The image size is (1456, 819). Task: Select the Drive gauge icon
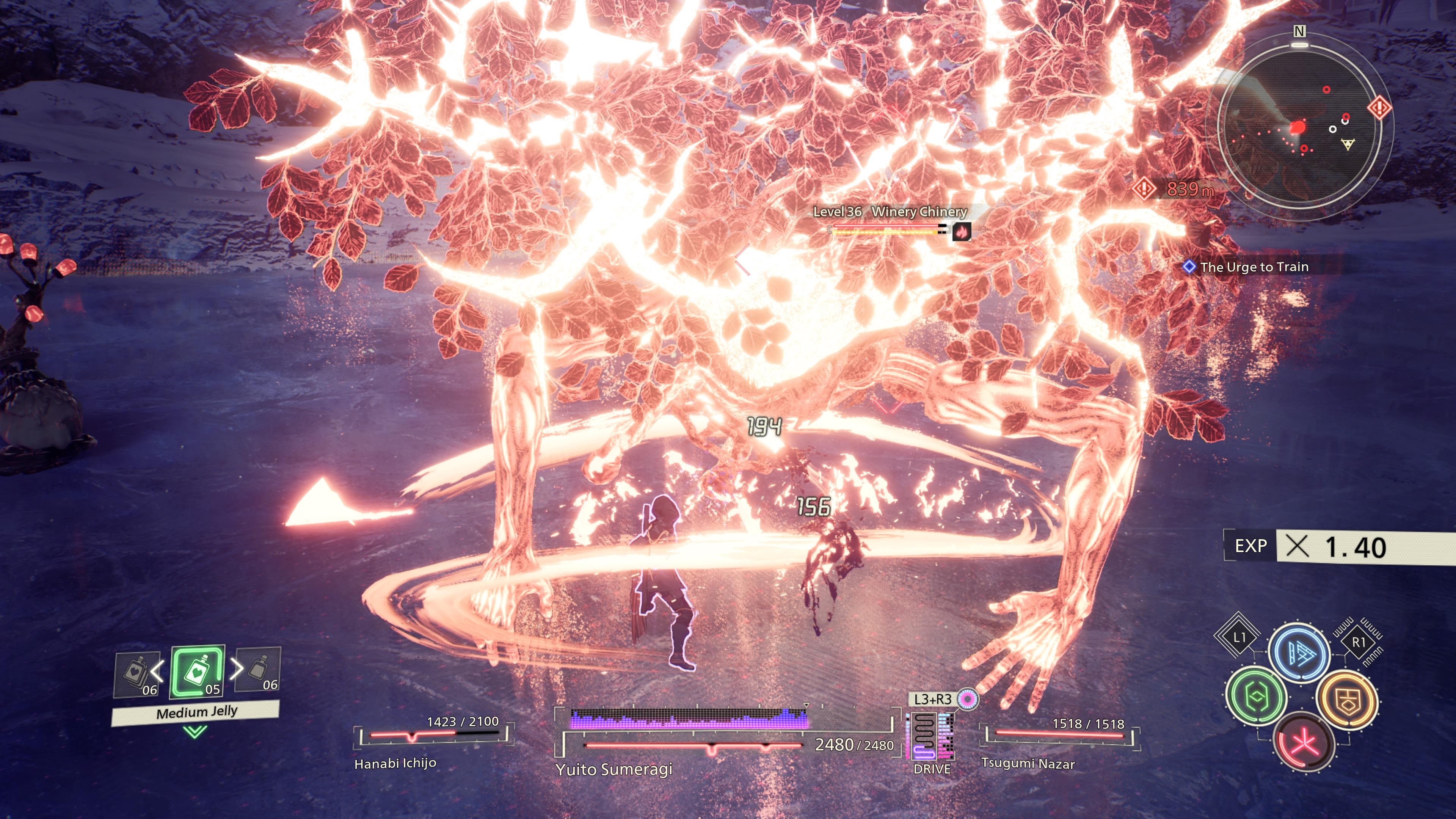pos(931,737)
